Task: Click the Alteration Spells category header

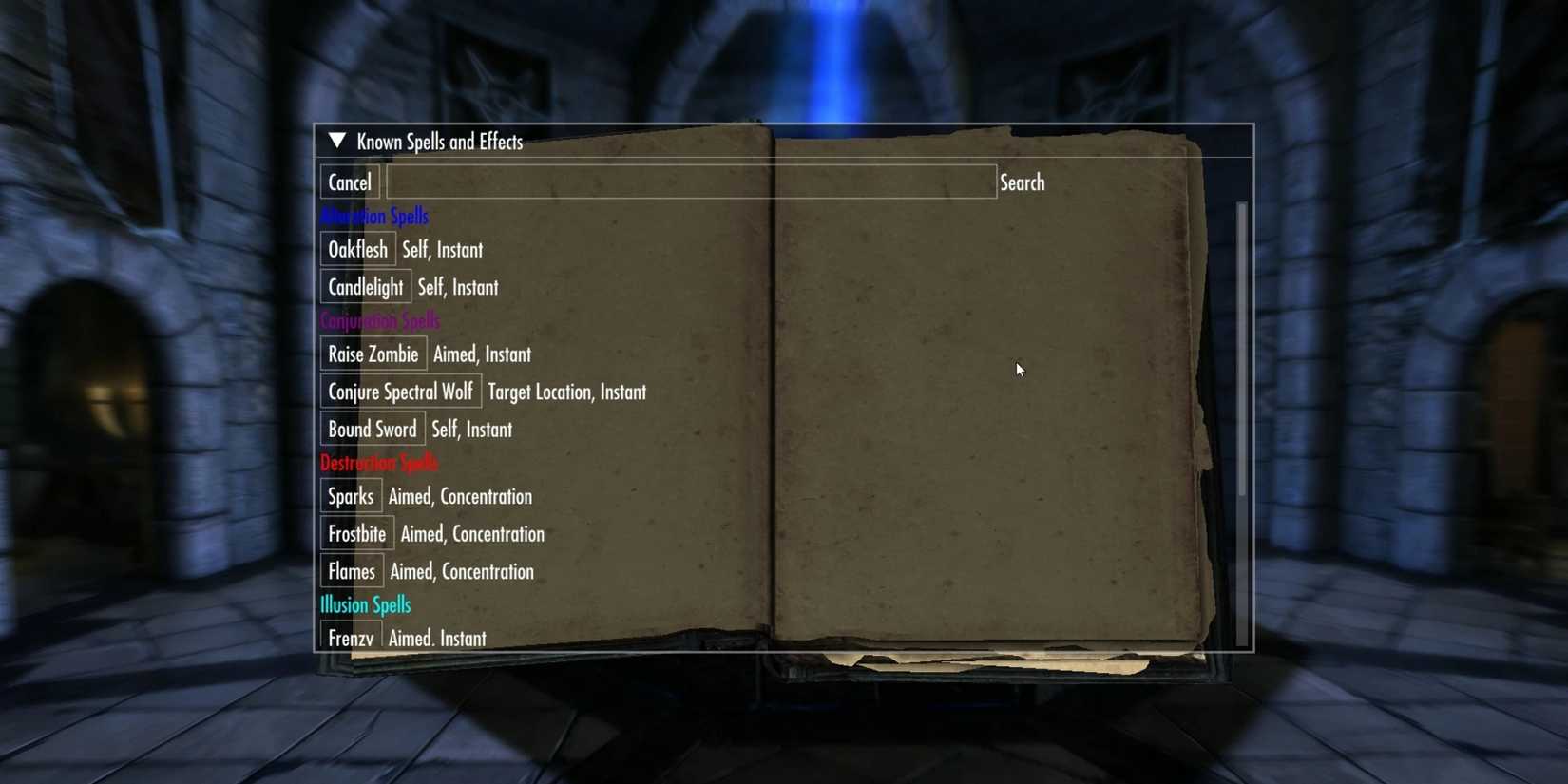Action: (x=375, y=216)
